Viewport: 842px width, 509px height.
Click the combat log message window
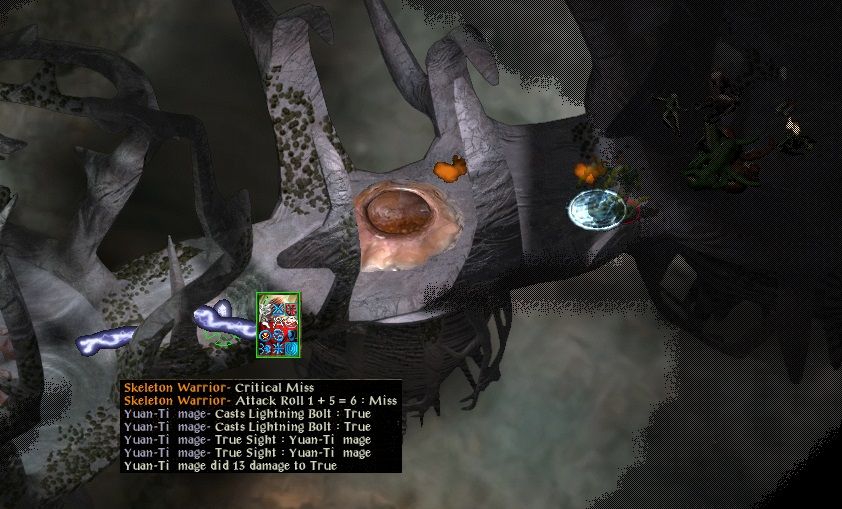[259, 426]
